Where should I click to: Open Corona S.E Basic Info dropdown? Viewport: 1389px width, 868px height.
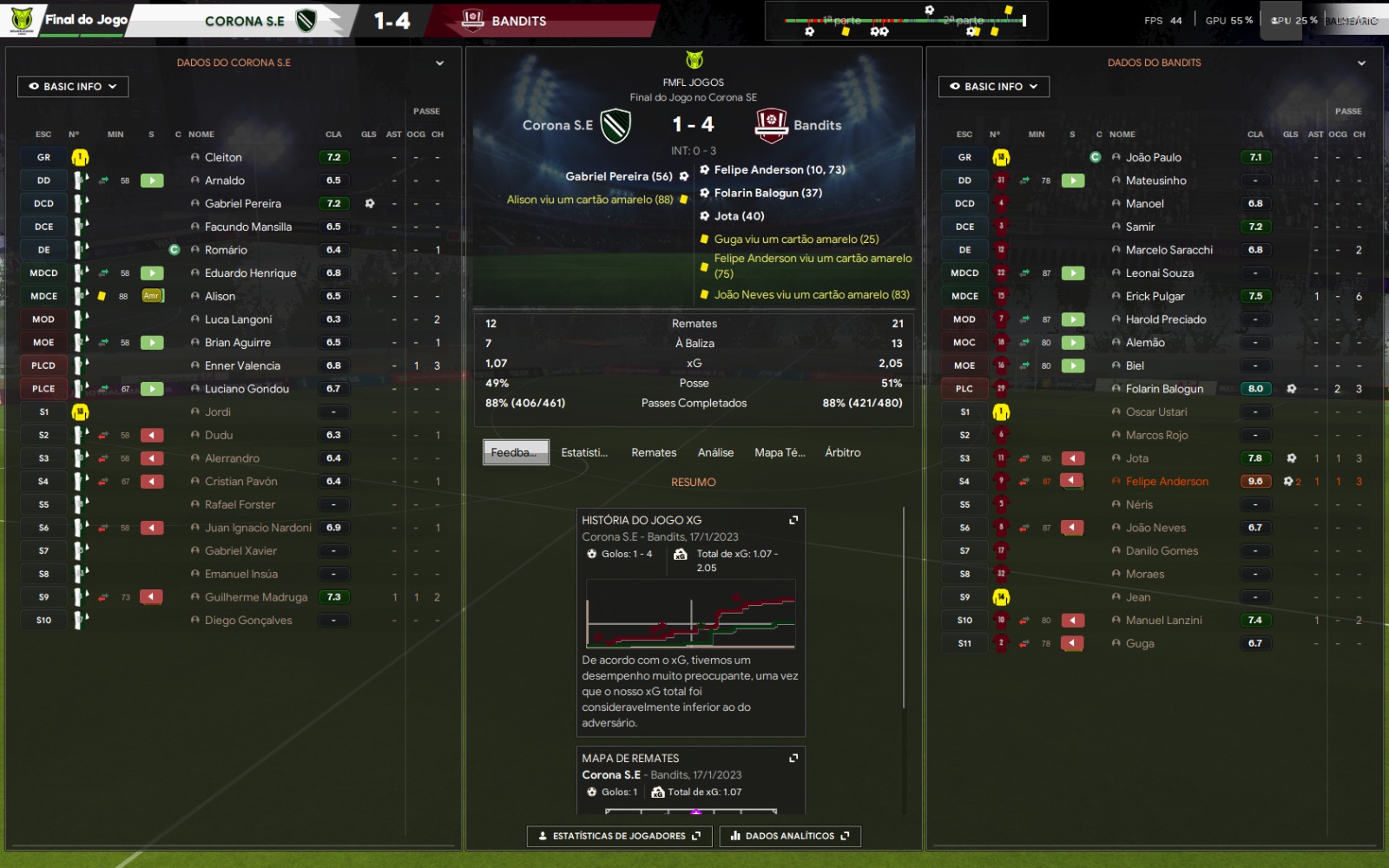(x=73, y=87)
